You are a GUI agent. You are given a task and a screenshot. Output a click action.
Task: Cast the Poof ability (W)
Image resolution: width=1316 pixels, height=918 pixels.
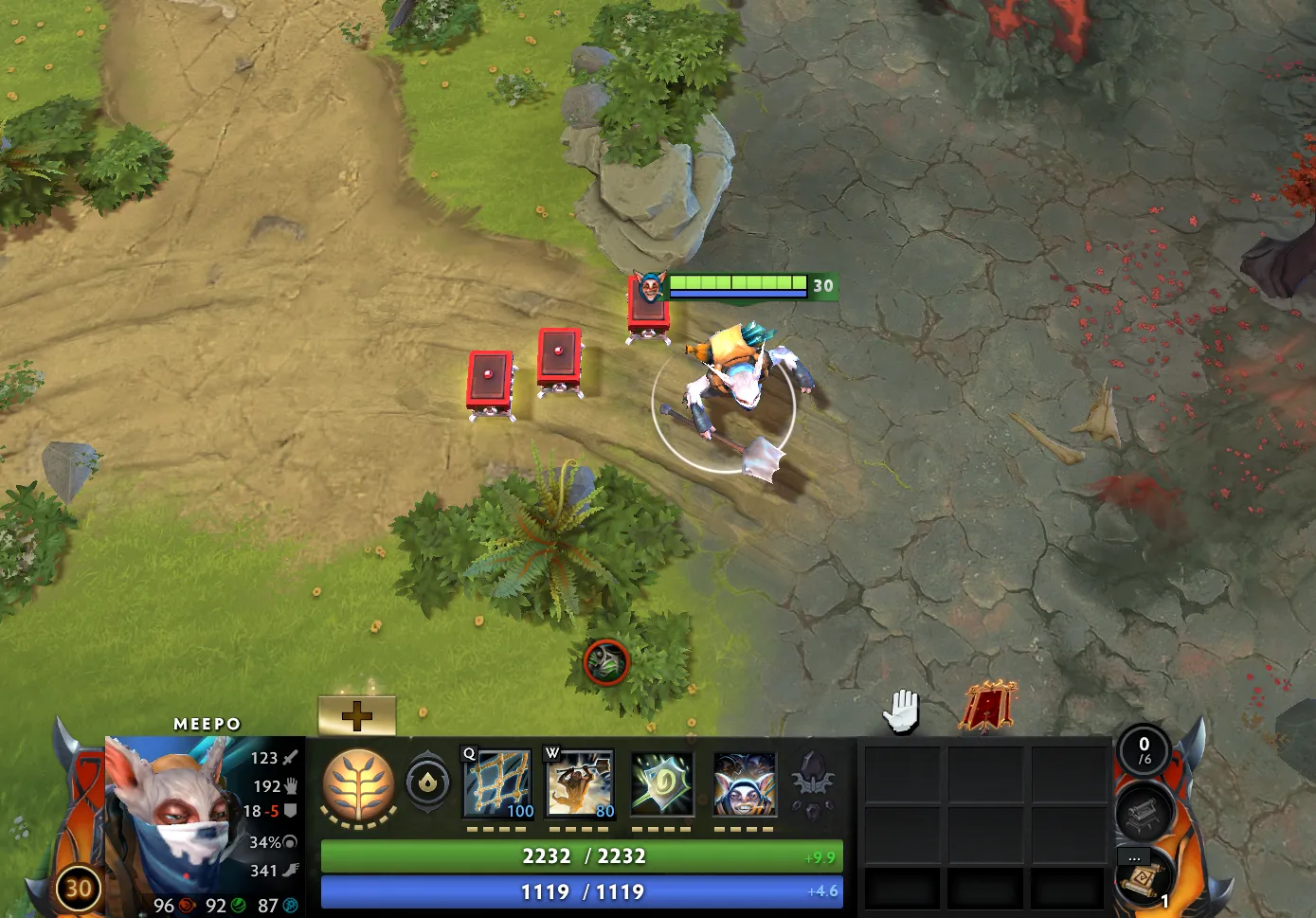pos(581,783)
